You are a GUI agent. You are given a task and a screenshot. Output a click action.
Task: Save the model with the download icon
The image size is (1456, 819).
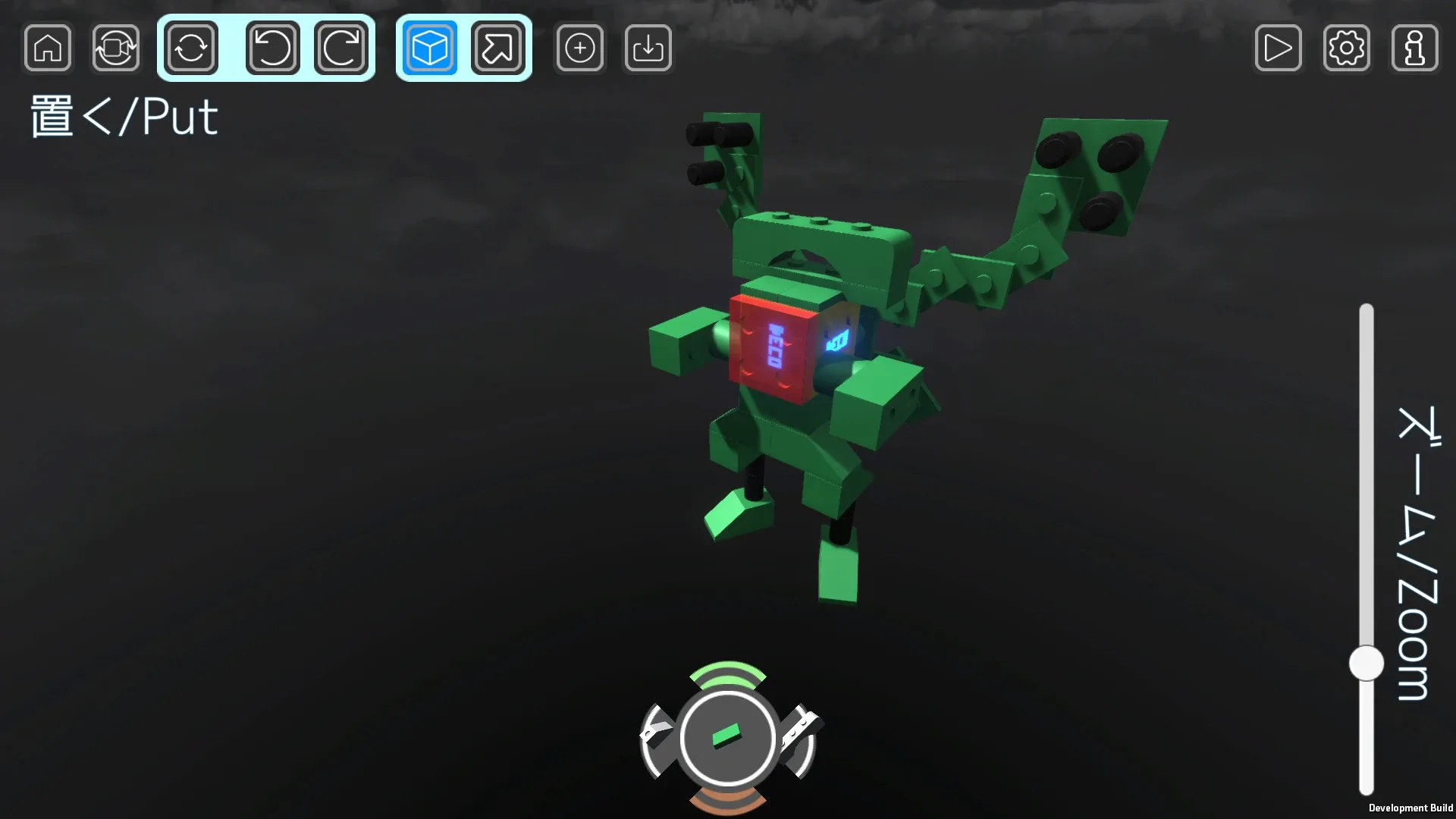[648, 48]
